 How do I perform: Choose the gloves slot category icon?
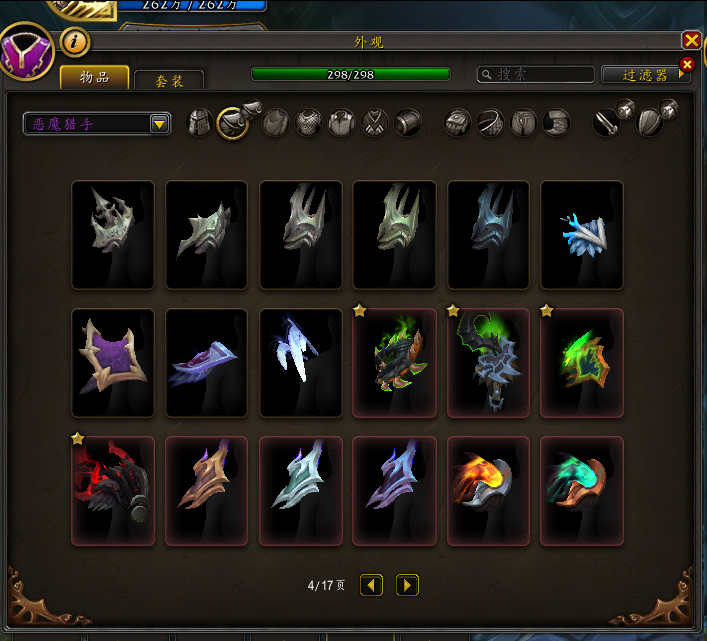coord(457,123)
